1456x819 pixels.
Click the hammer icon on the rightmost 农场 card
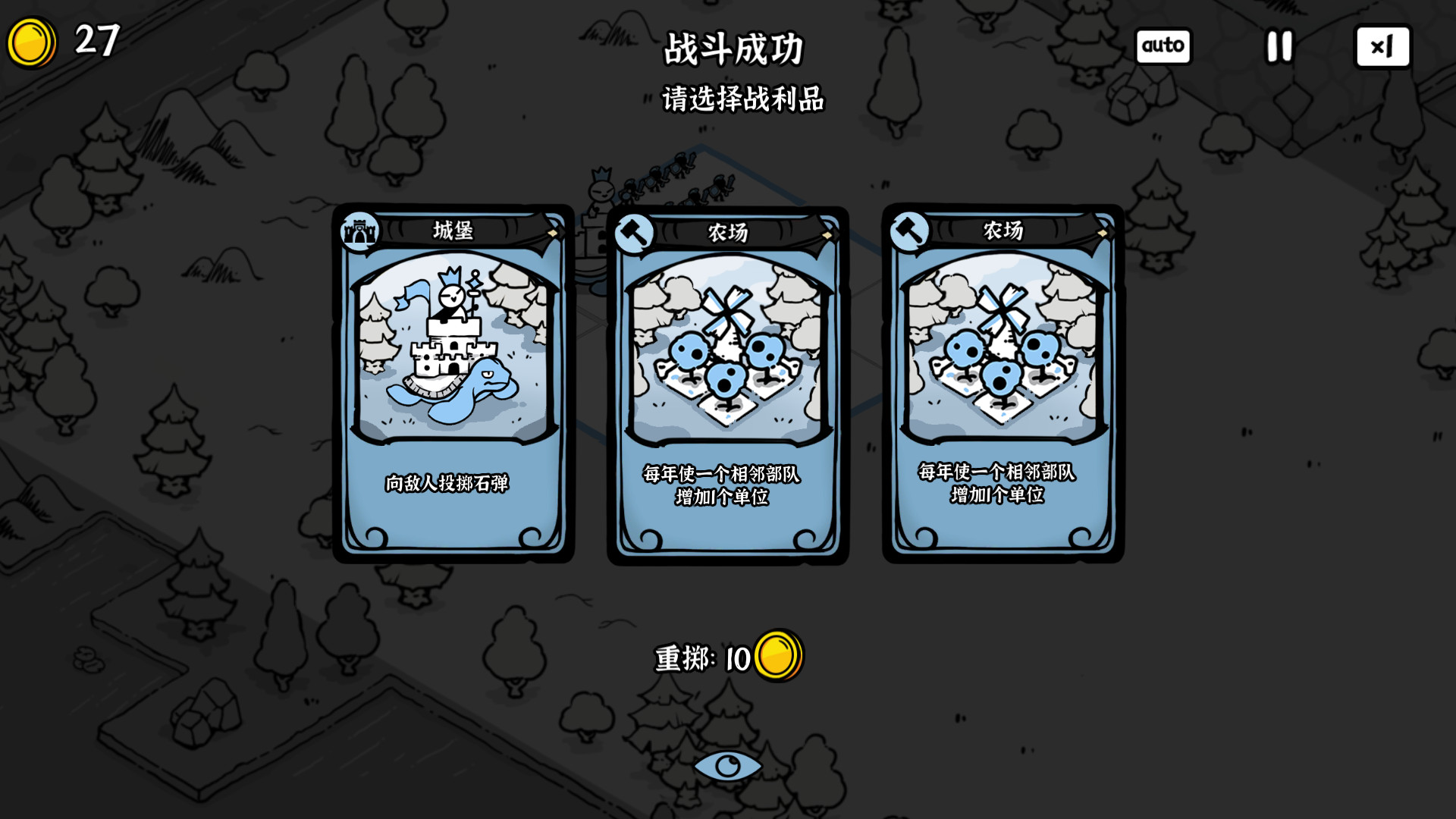[909, 230]
